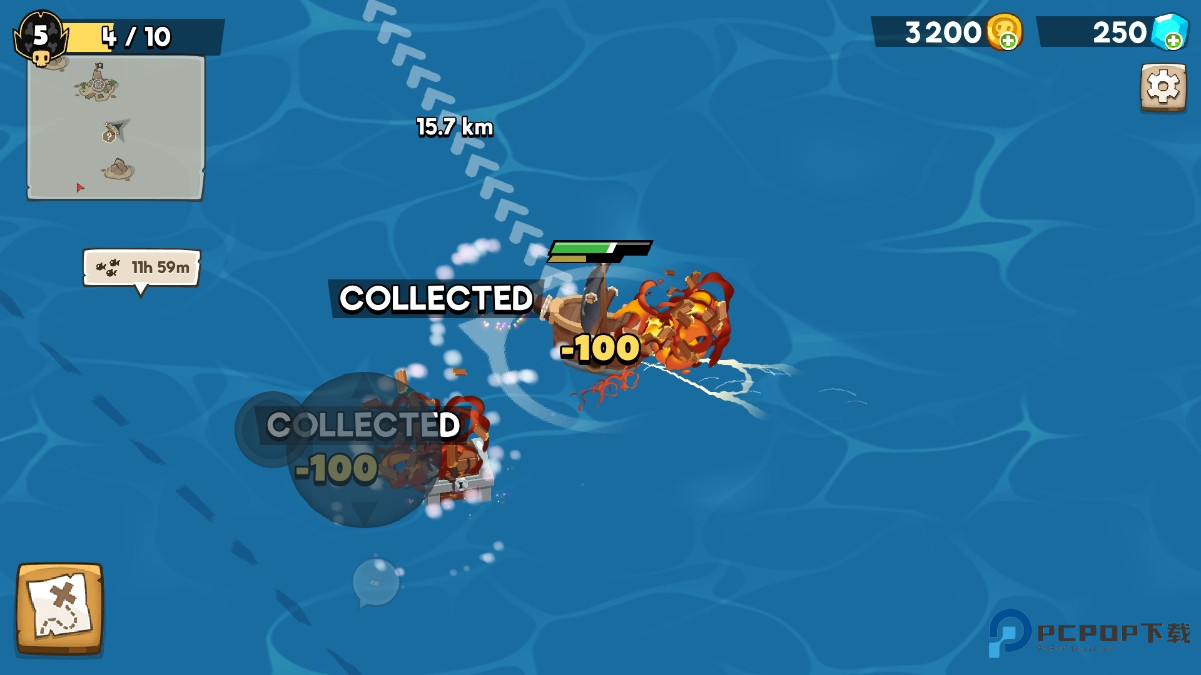Image resolution: width=1201 pixels, height=675 pixels.
Task: Buy more blue gems via plus icon
Action: (x=1173, y=40)
